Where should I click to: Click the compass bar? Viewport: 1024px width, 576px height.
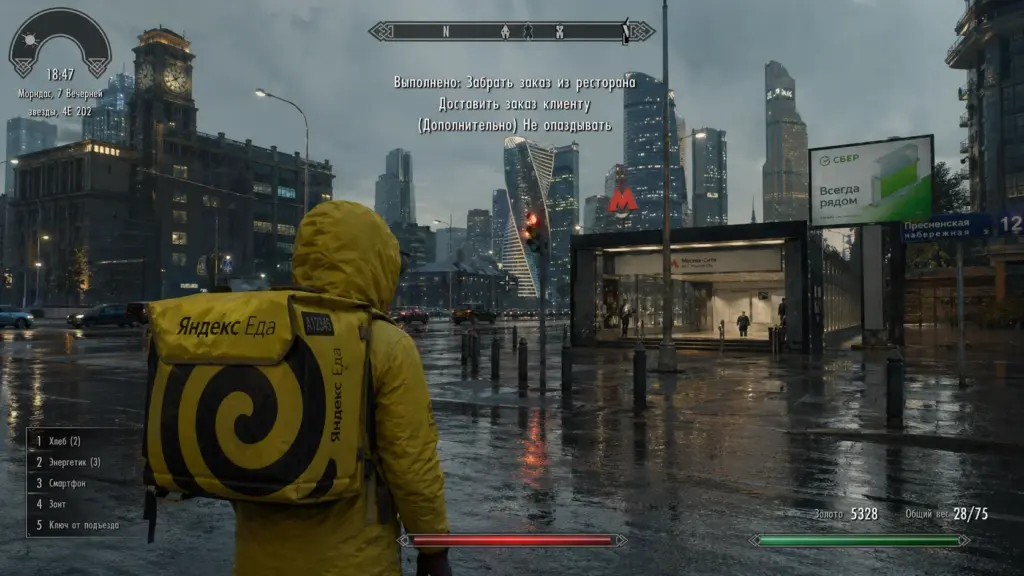[511, 31]
